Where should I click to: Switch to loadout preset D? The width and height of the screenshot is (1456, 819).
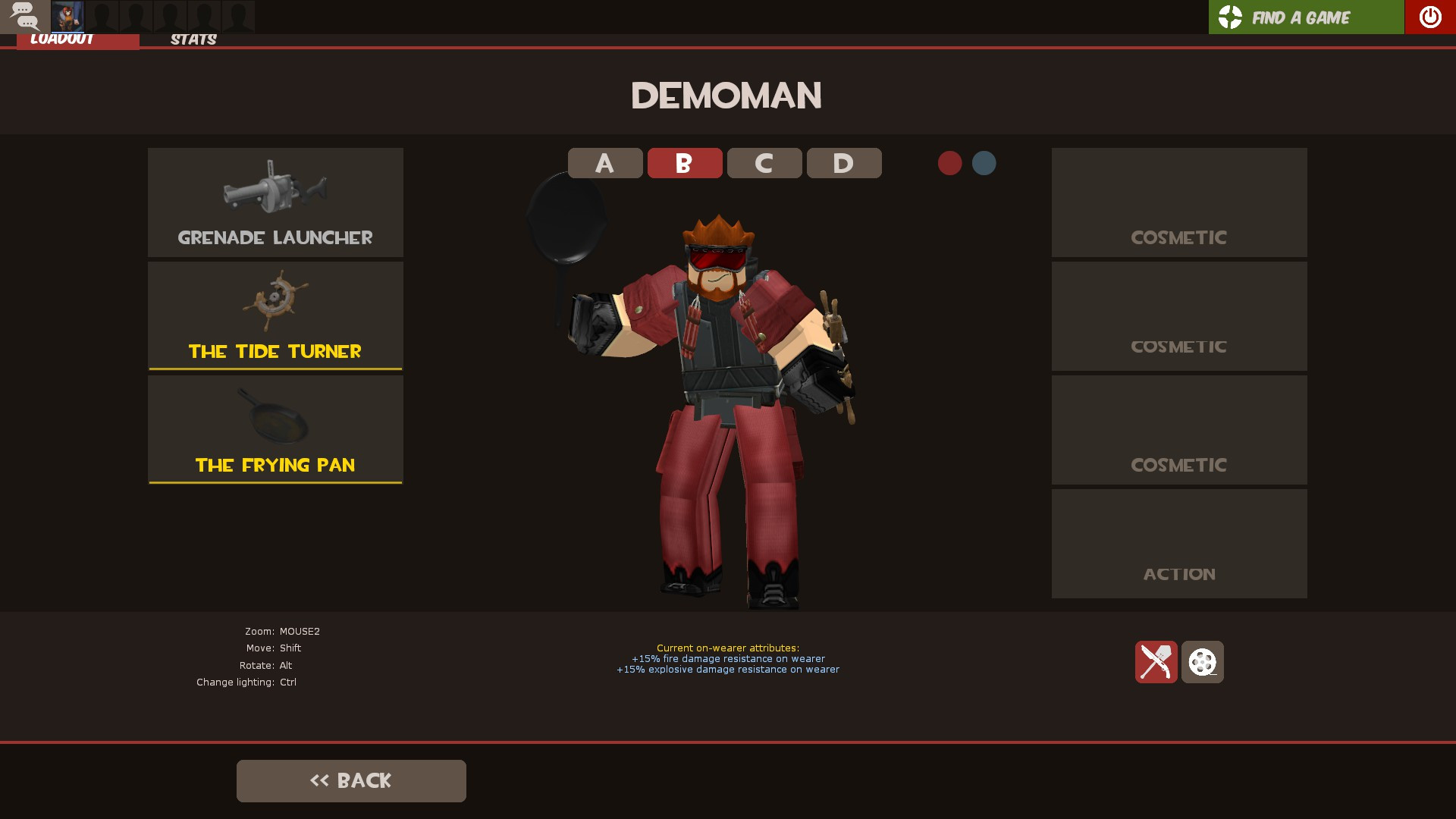tap(843, 162)
